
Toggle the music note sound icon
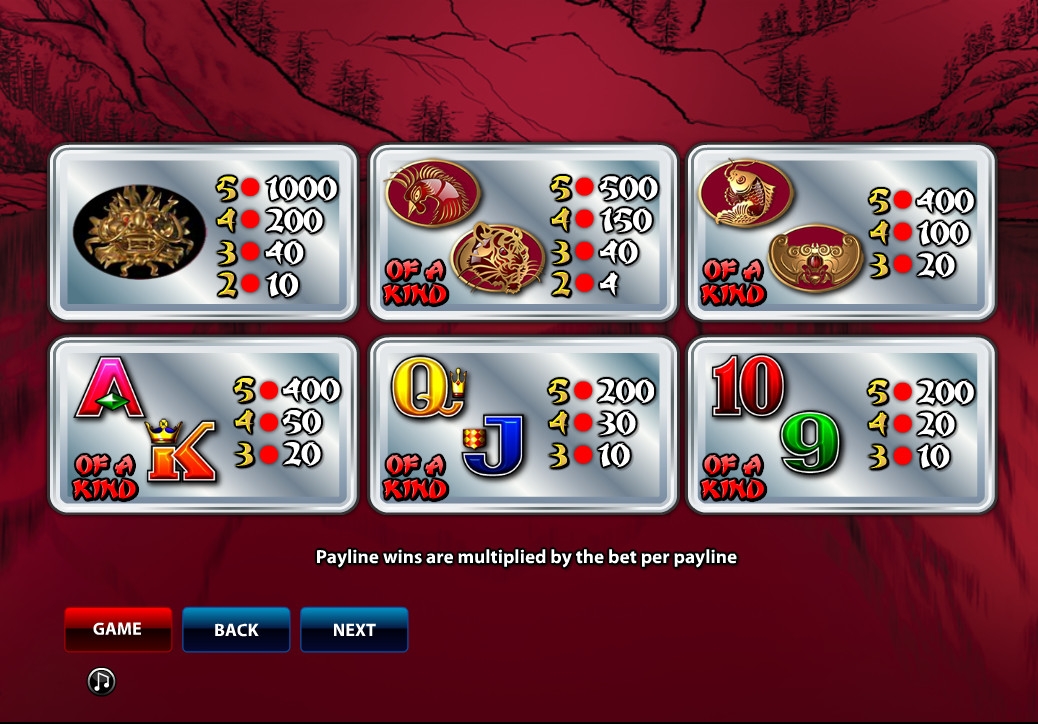[101, 682]
